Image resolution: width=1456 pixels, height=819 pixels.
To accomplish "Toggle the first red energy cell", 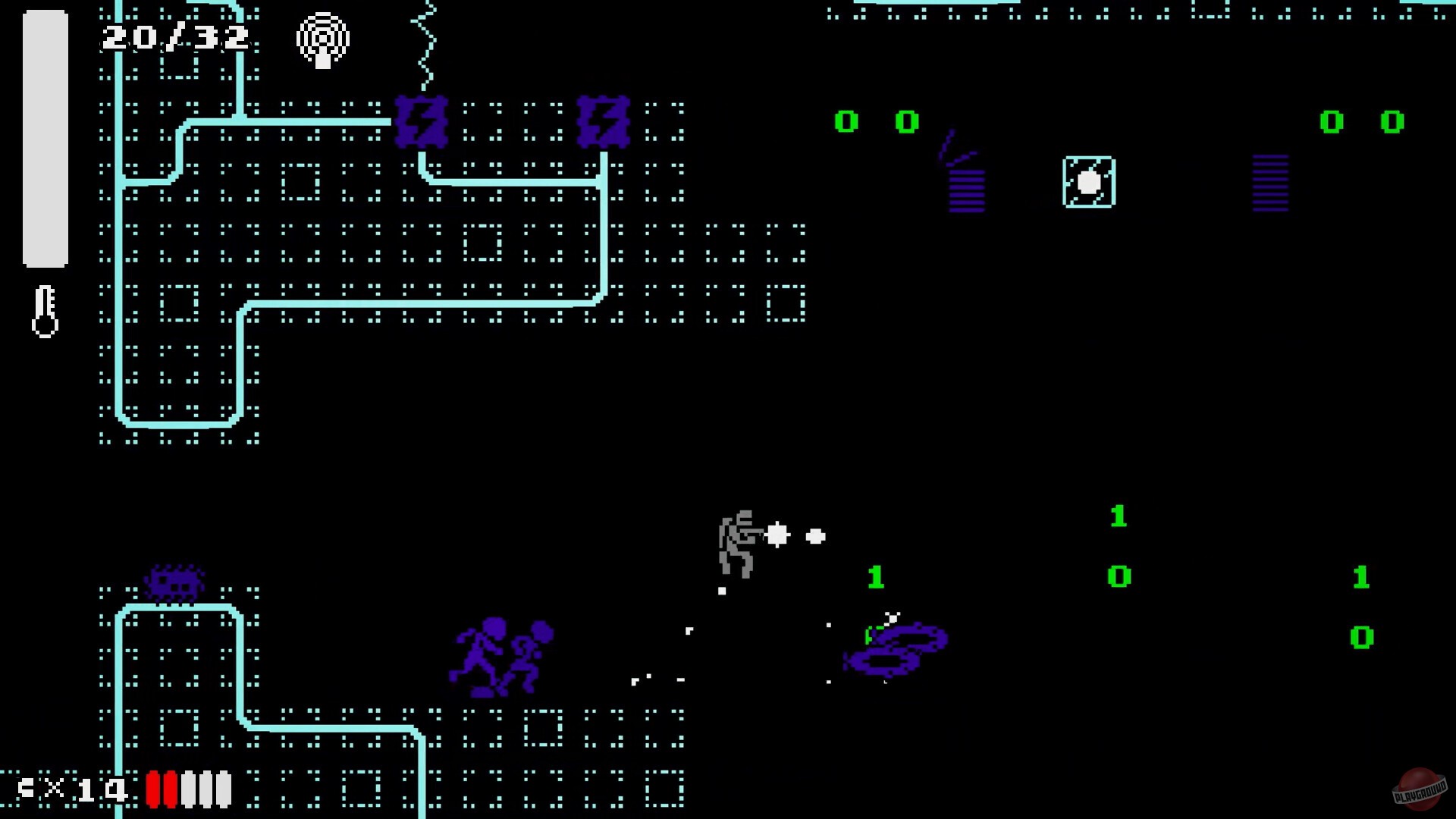I will [153, 789].
